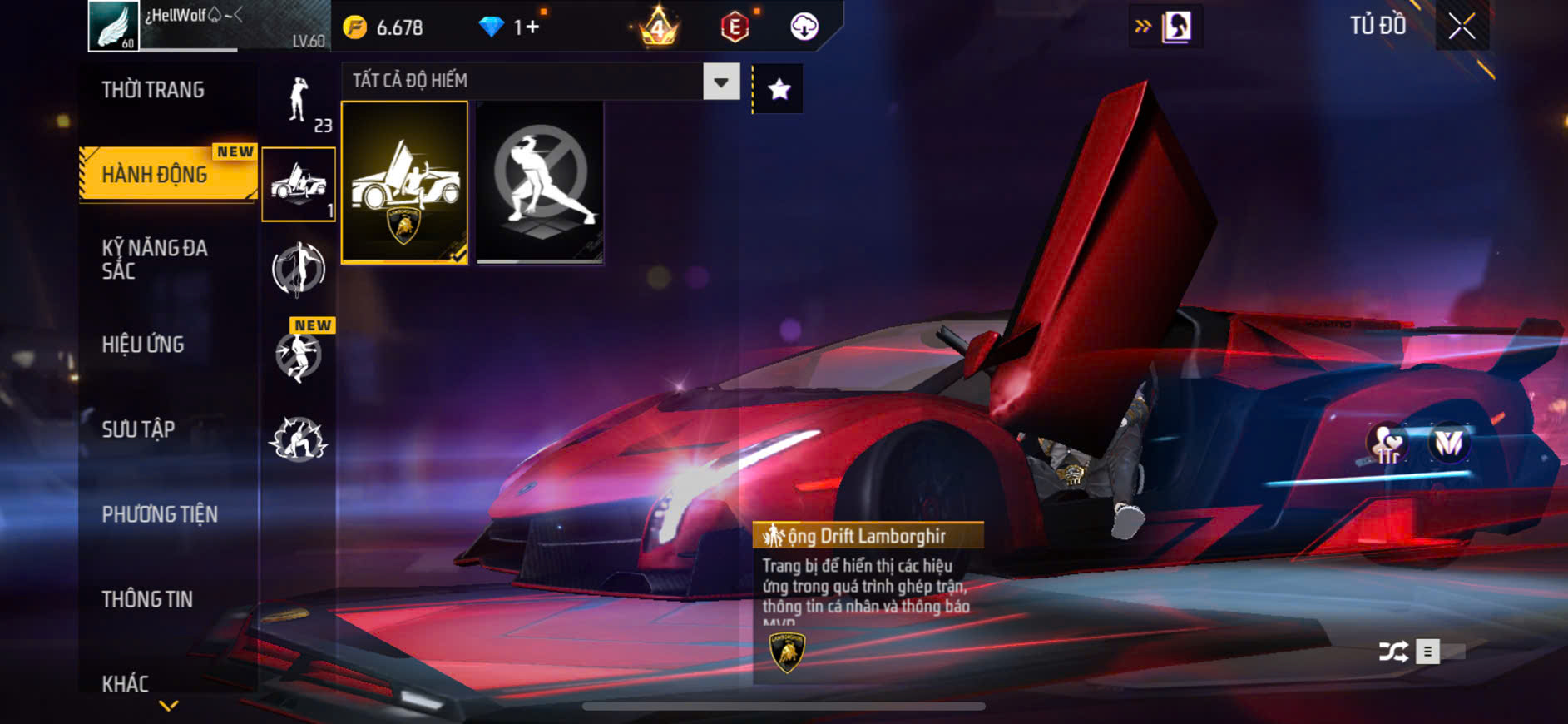The width and height of the screenshot is (1568, 724).
Task: Select the Khác category
Action: point(126,683)
